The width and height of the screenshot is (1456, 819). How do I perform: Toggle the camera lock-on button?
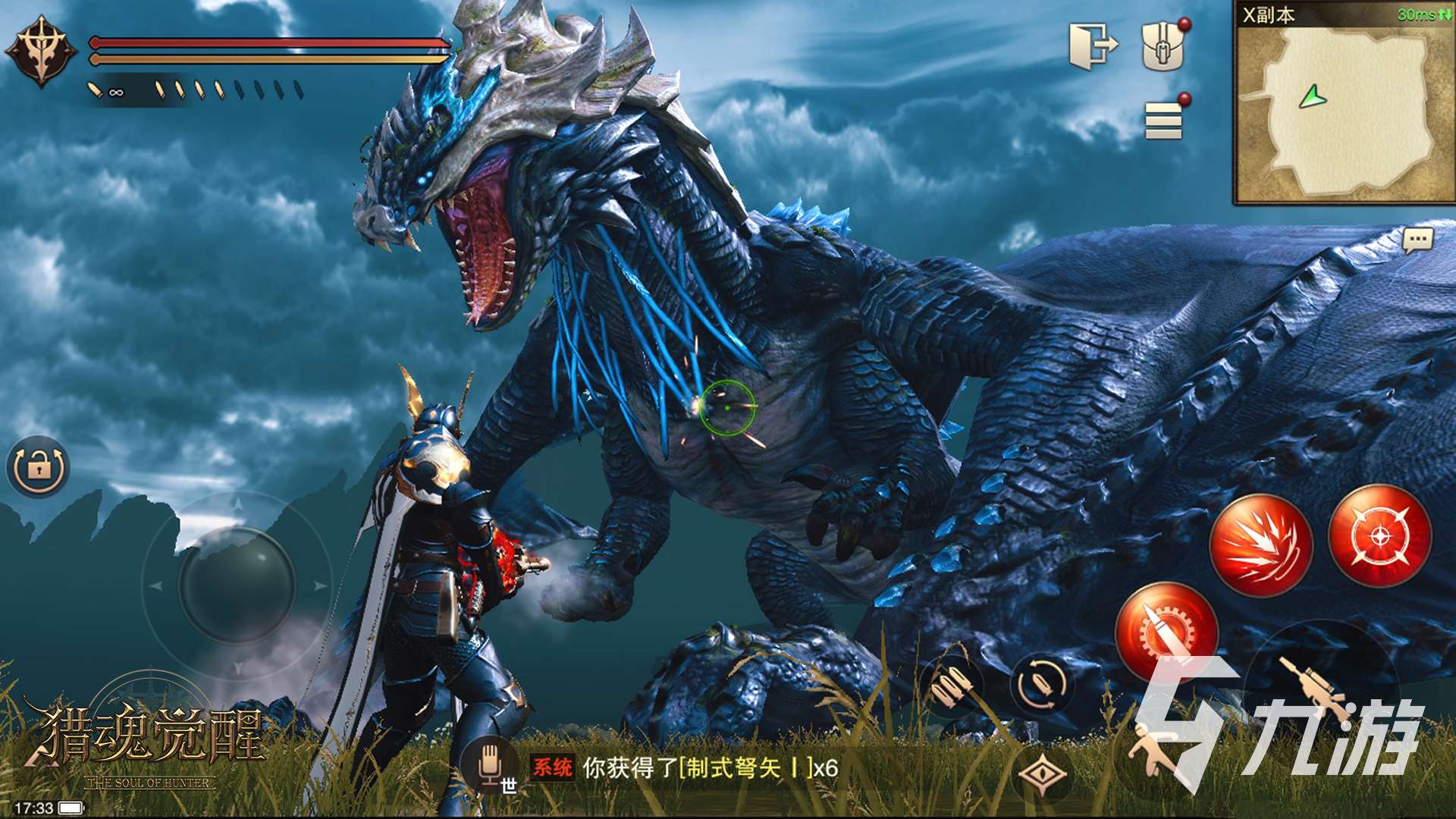point(38,467)
